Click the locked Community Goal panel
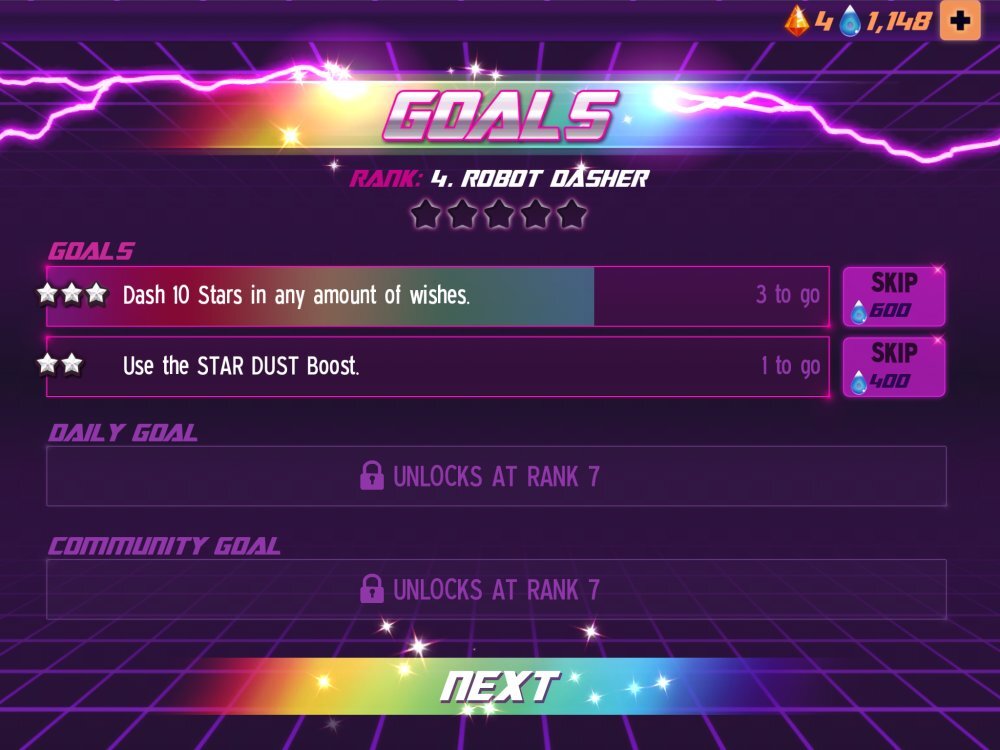The width and height of the screenshot is (1000, 750). point(496,589)
